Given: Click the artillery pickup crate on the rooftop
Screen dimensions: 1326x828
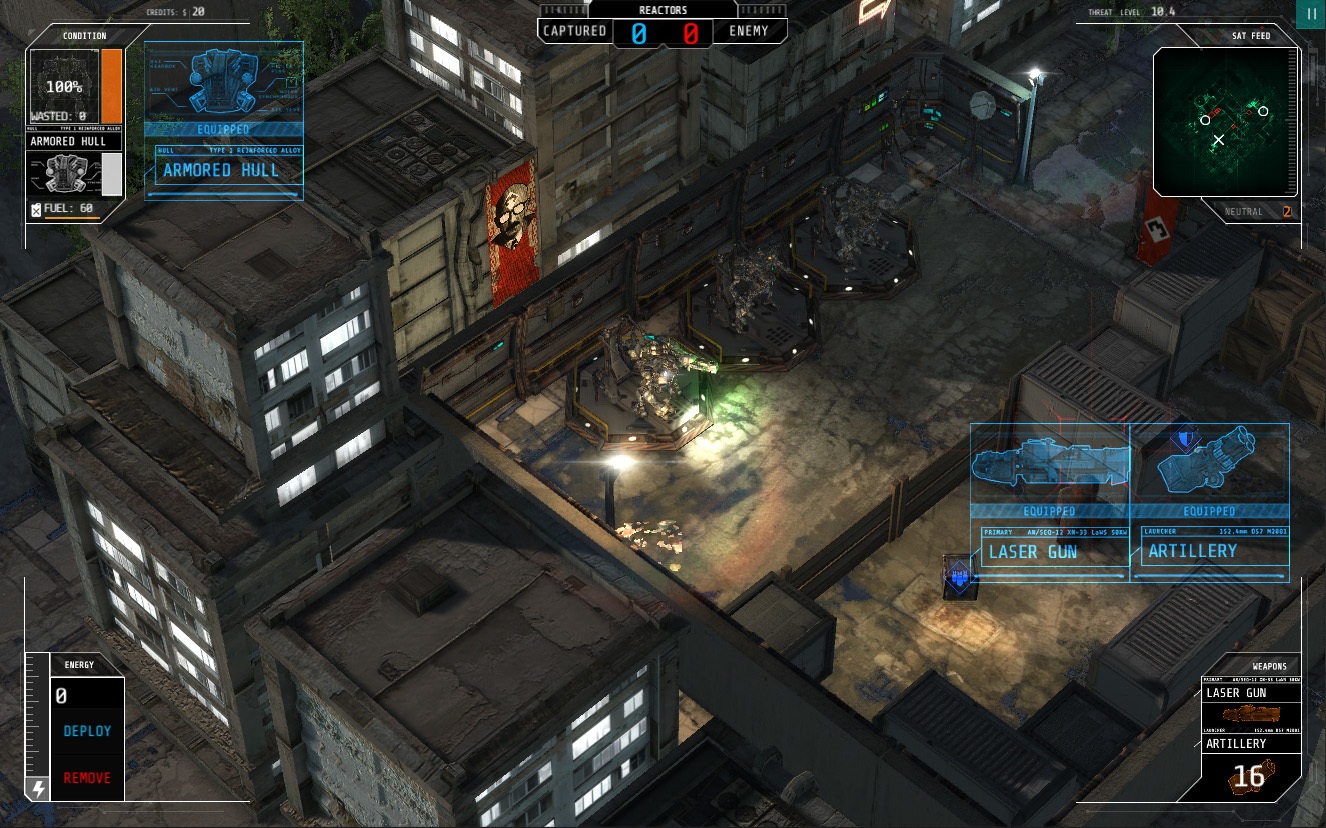Looking at the screenshot, I should [958, 577].
